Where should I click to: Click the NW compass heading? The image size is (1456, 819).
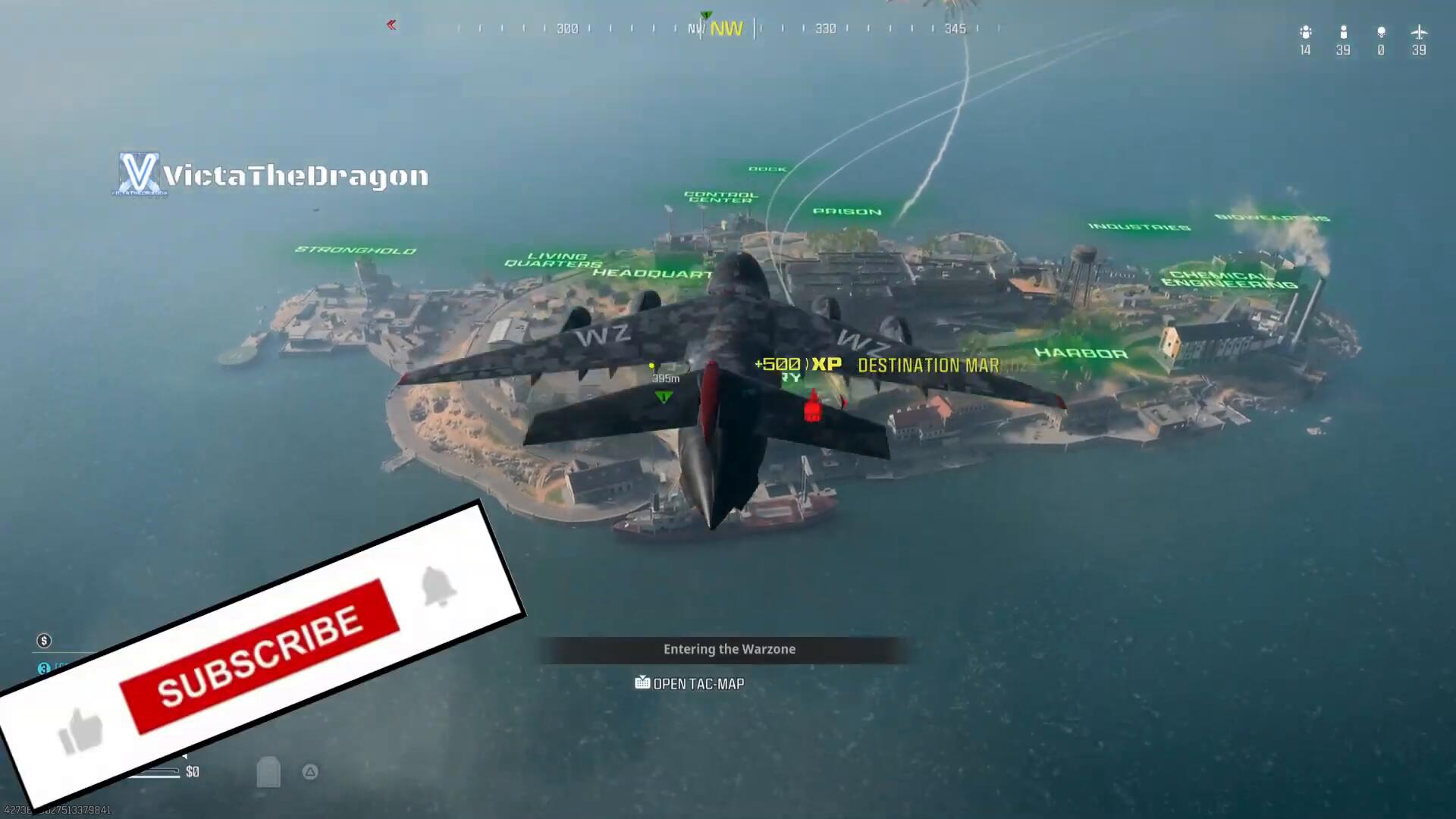726,29
